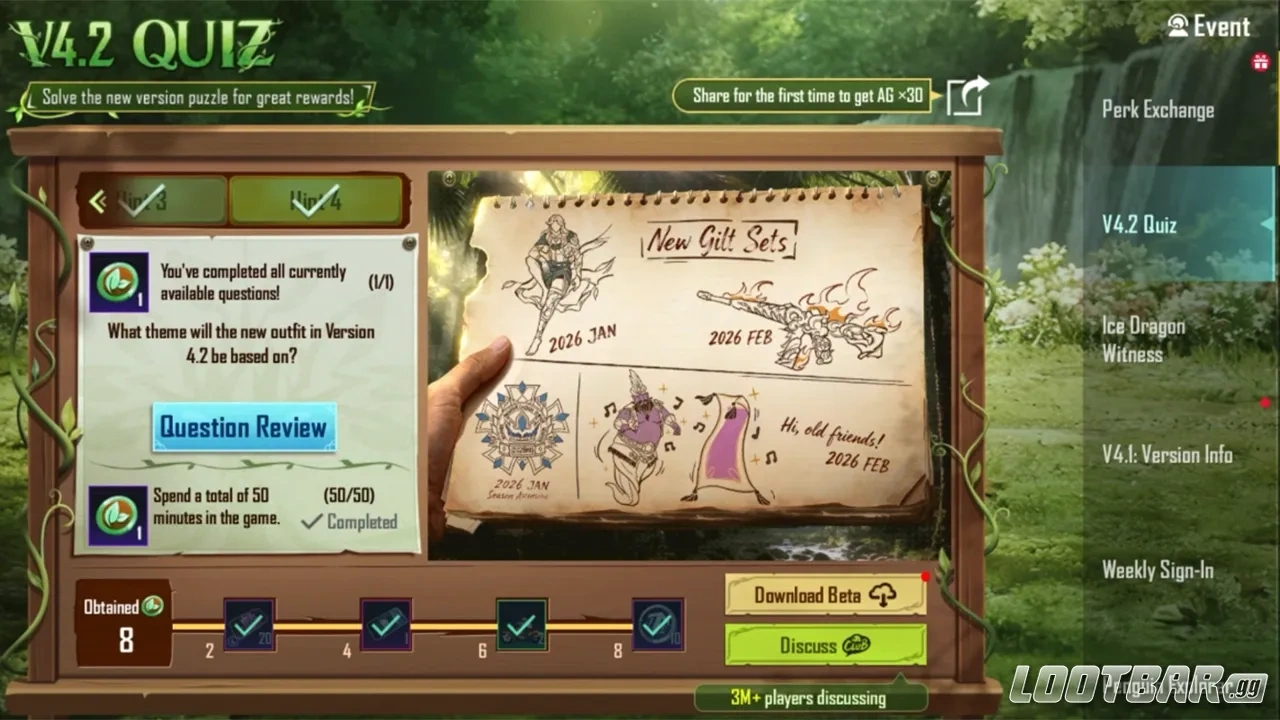Switch to the V4.2 Quiz tab
The height and width of the screenshot is (720, 1280).
(1138, 225)
